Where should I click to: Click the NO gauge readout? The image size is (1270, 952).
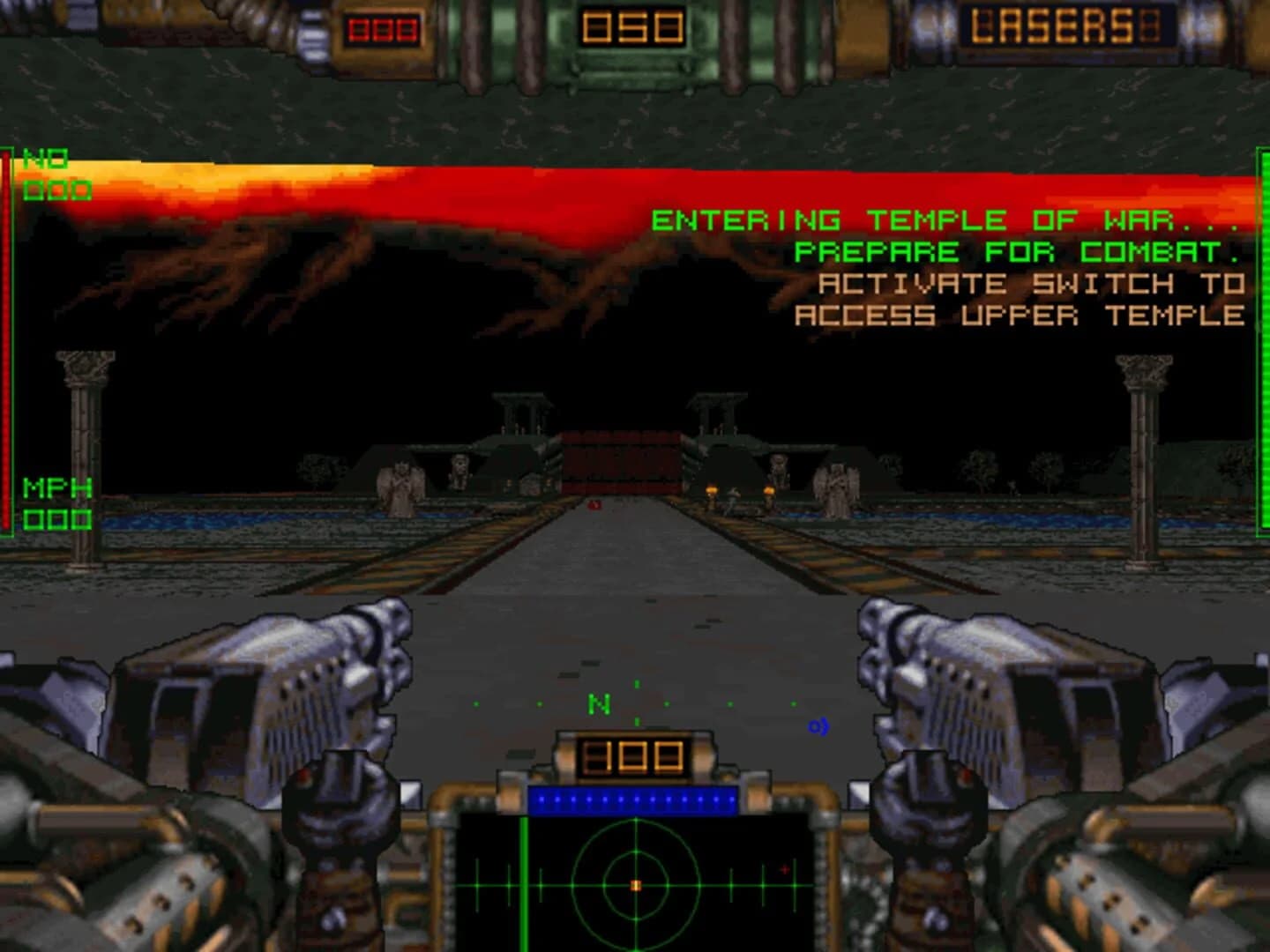pyautogui.click(x=53, y=173)
